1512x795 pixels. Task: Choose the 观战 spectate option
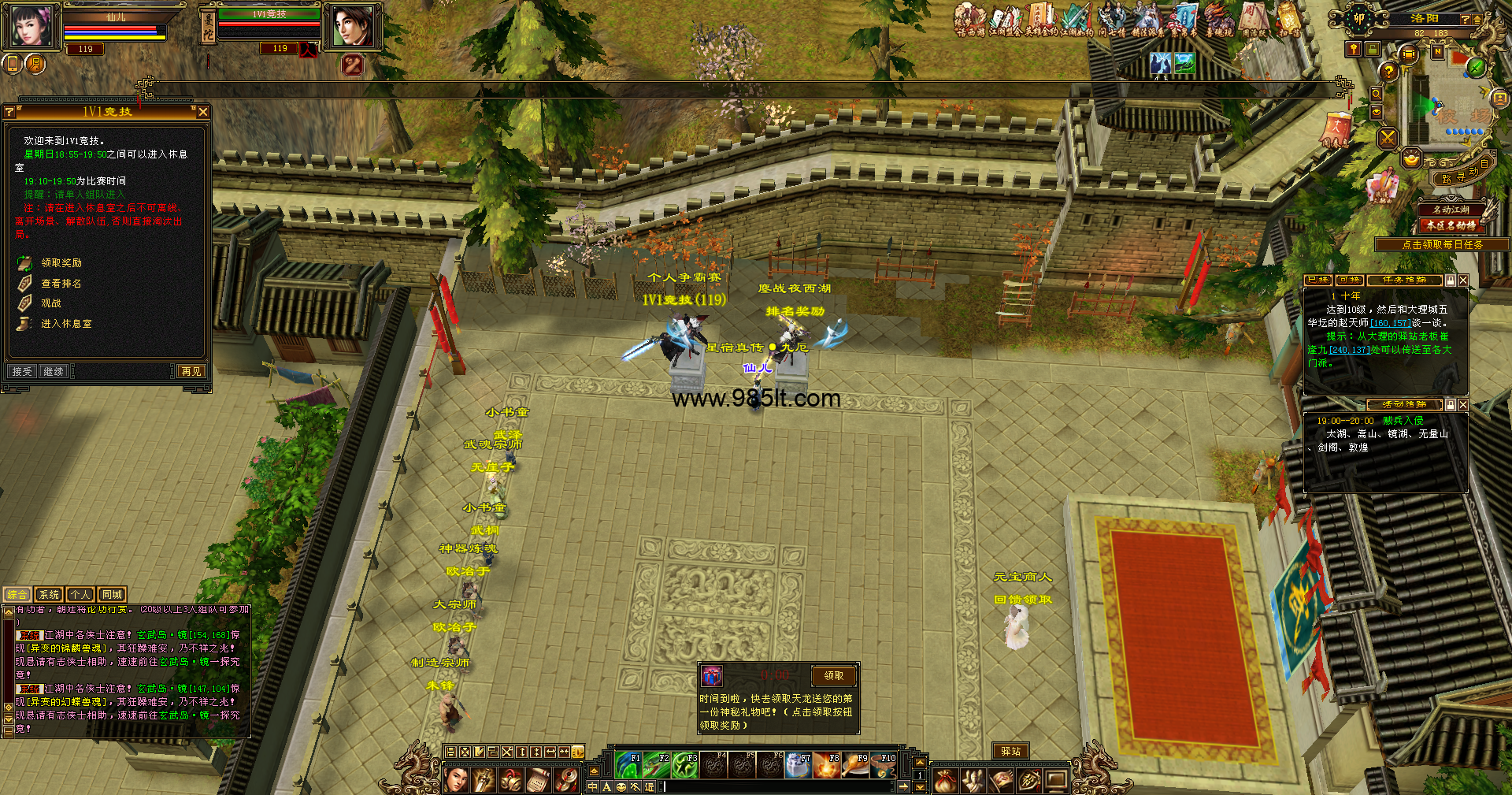[x=51, y=303]
